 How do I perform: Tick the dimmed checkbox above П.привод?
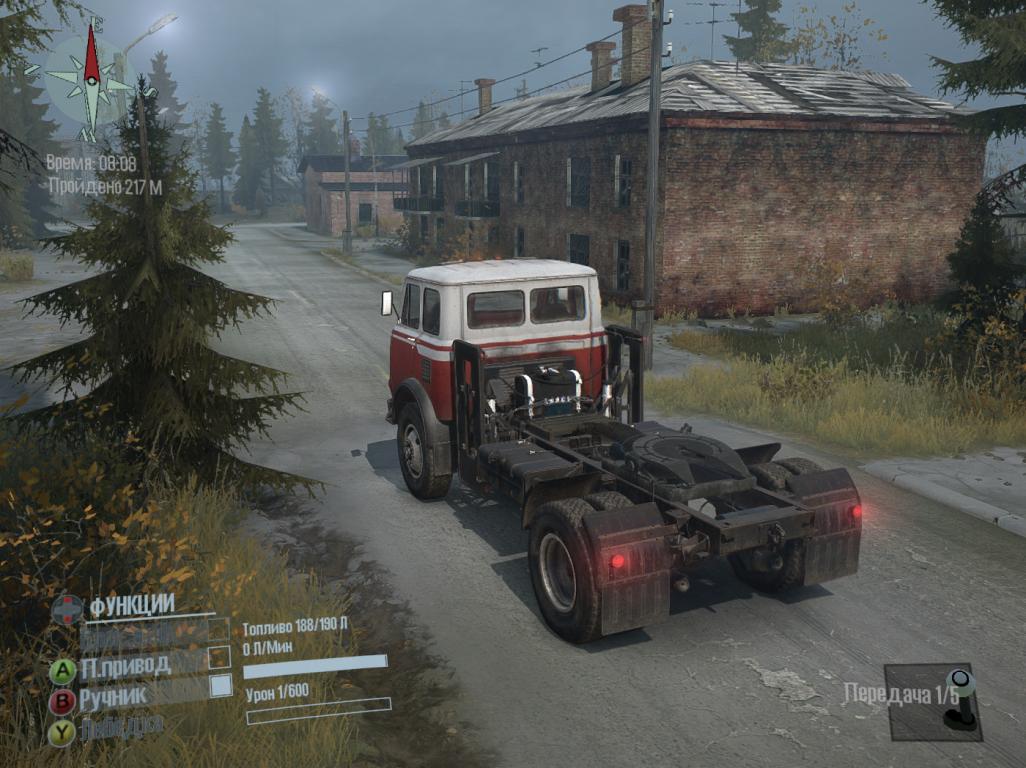[x=218, y=630]
